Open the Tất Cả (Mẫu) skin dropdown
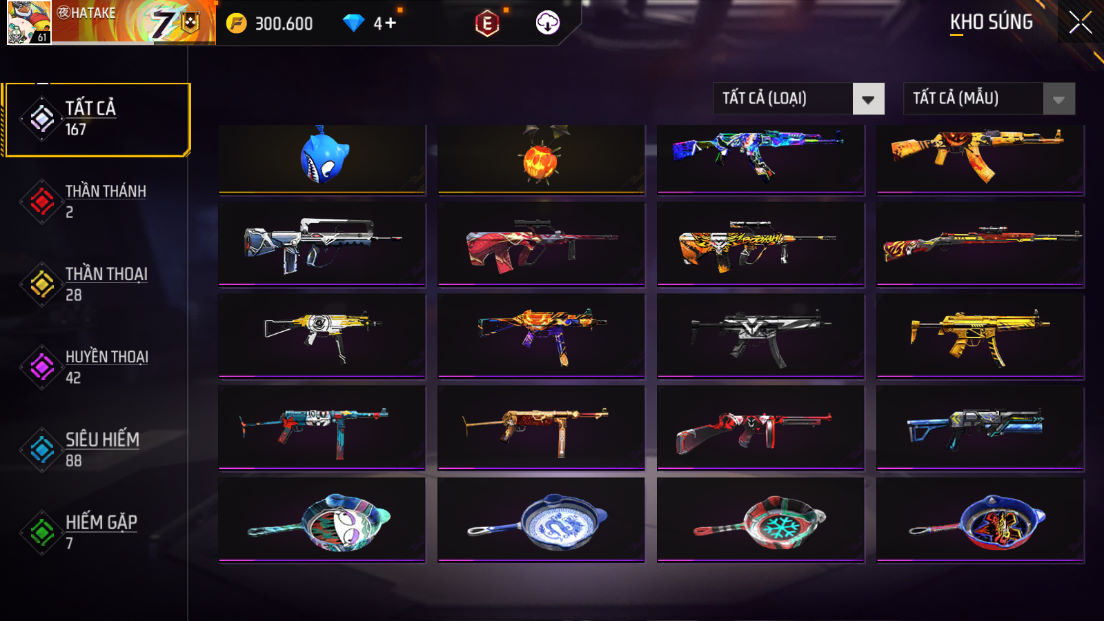 click(988, 98)
